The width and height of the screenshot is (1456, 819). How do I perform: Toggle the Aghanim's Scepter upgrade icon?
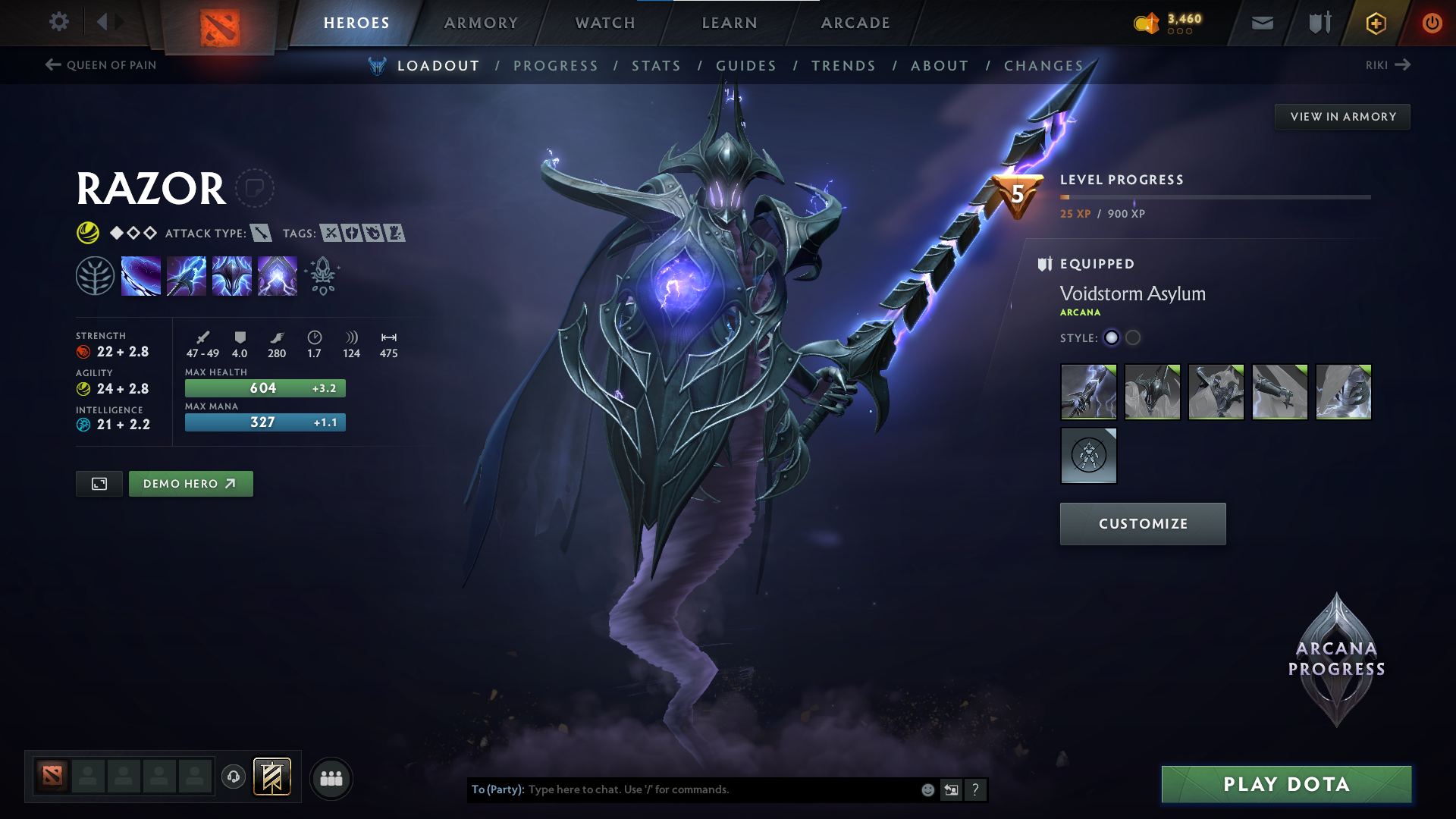click(x=322, y=275)
